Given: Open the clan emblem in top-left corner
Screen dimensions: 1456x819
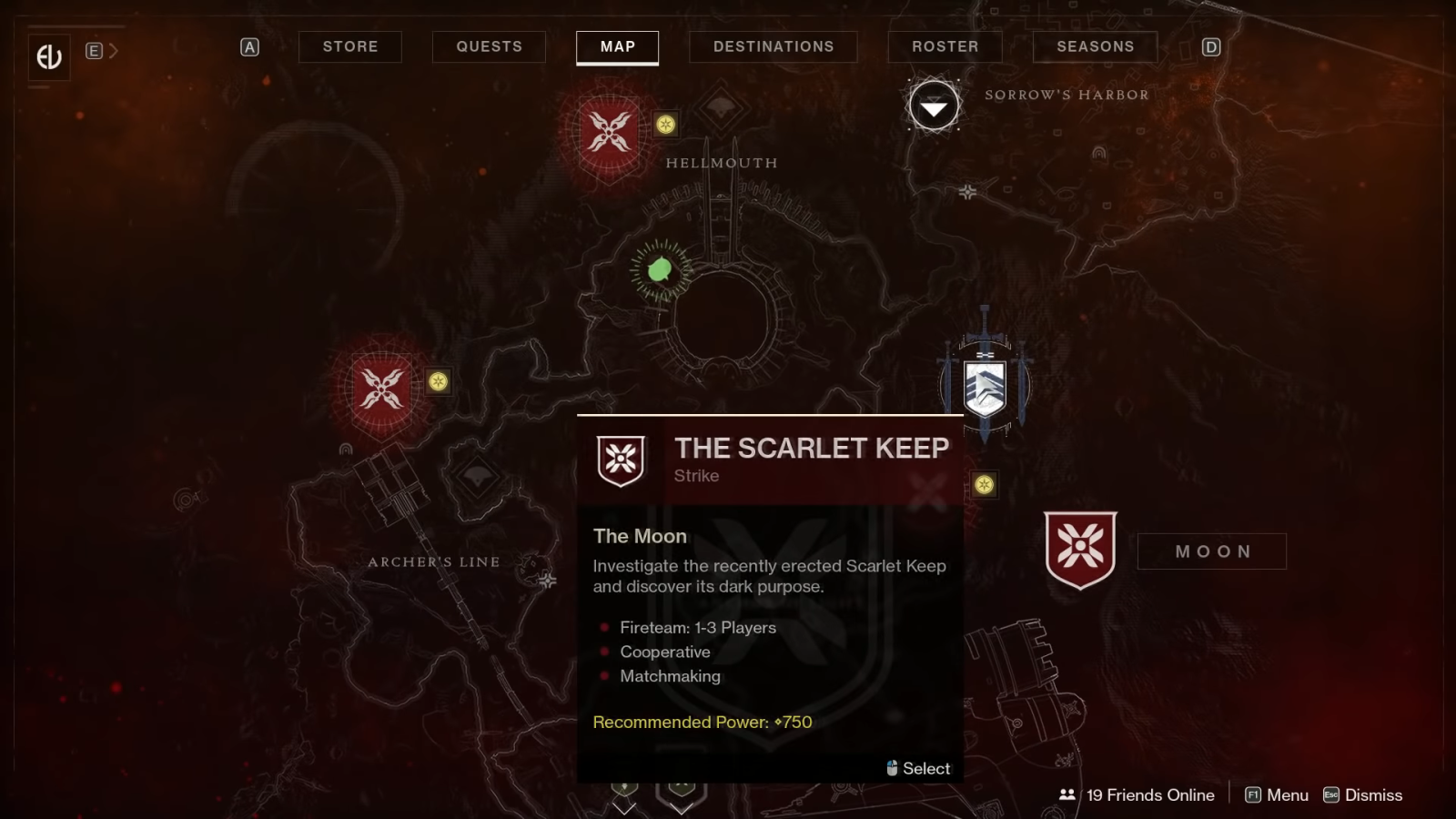Looking at the screenshot, I should 48,56.
